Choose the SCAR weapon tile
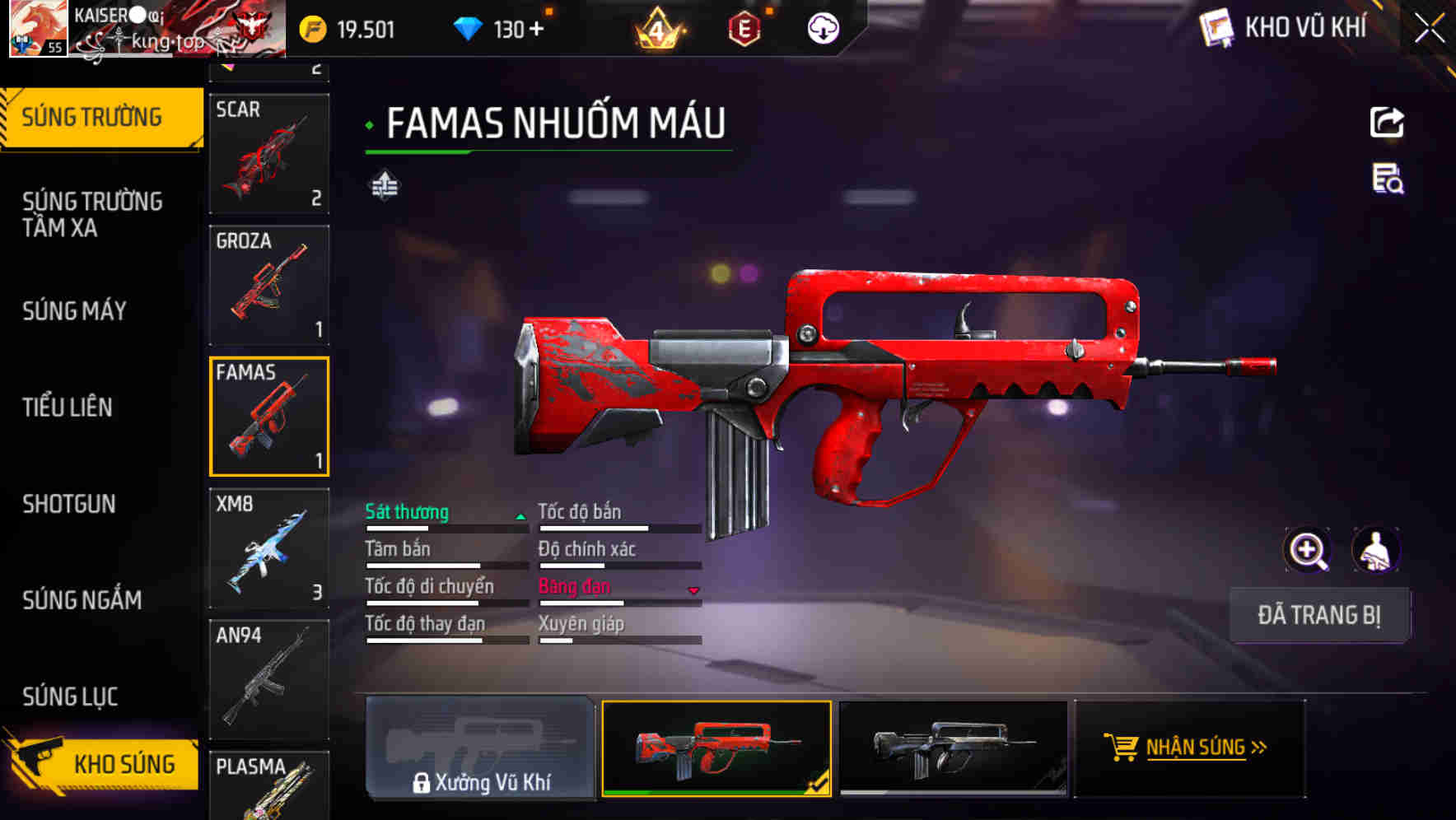Viewport: 1456px width, 820px height. click(269, 154)
